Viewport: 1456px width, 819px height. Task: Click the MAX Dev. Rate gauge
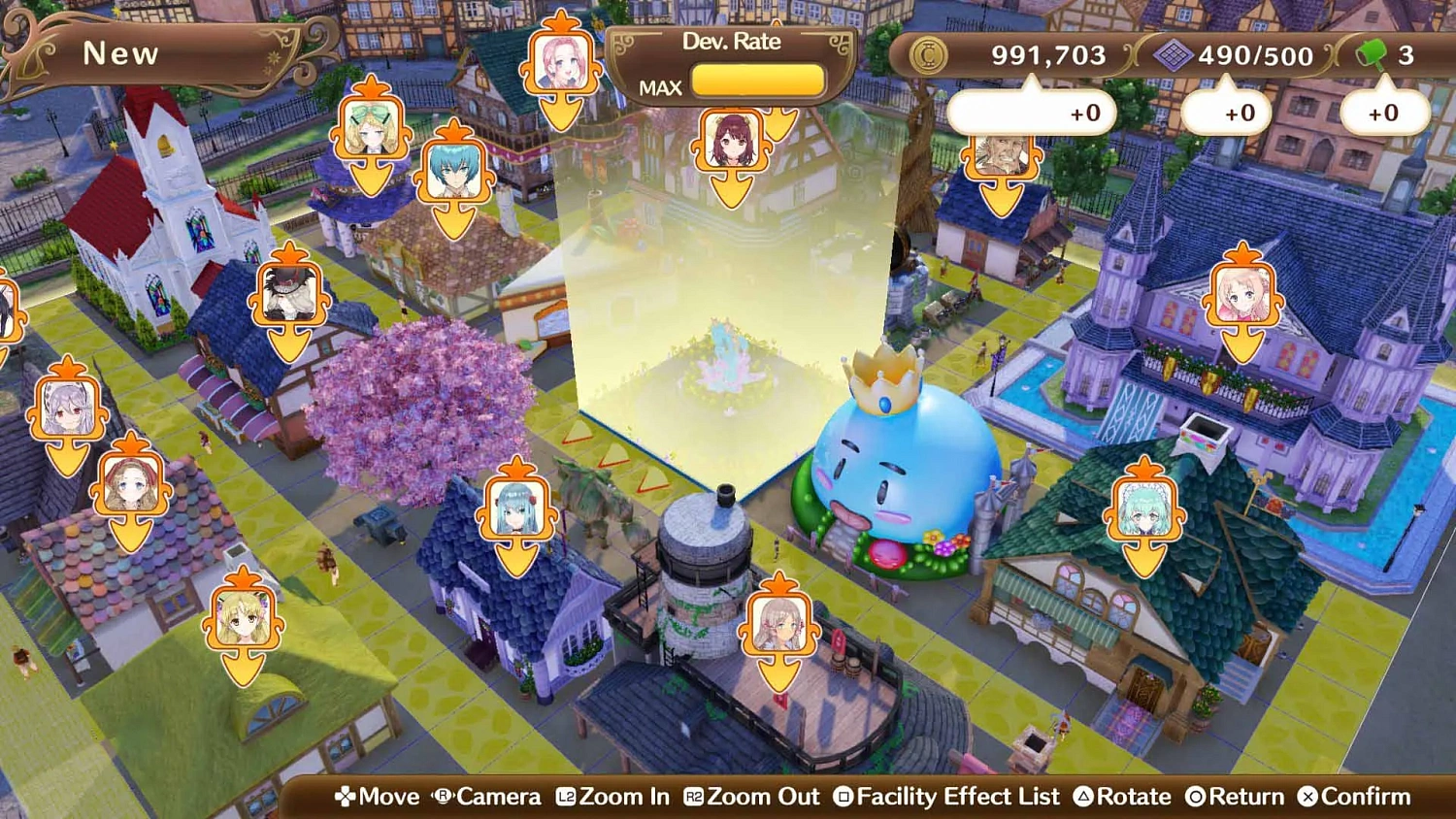tap(757, 82)
